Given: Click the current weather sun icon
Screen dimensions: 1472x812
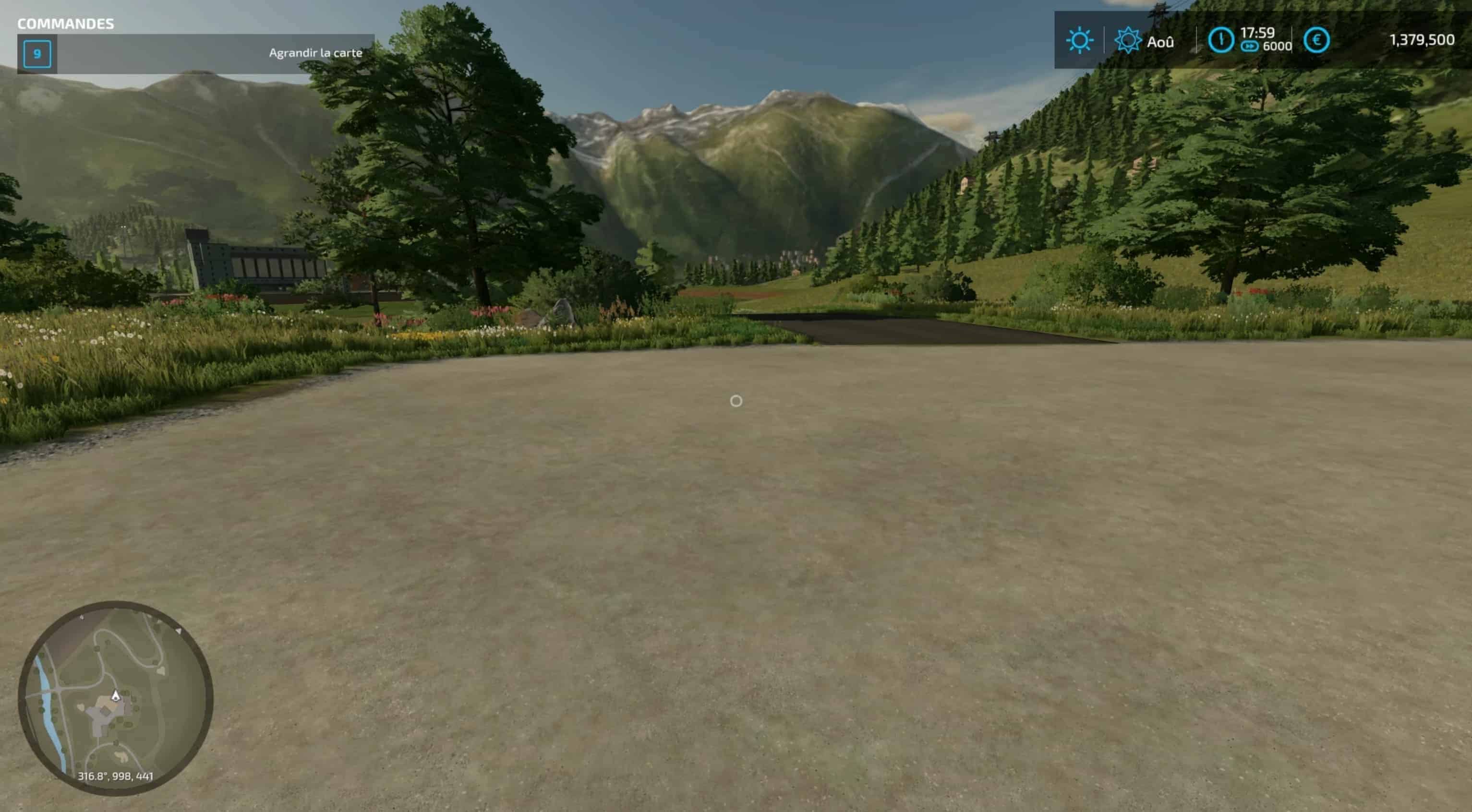Looking at the screenshot, I should [x=1081, y=40].
